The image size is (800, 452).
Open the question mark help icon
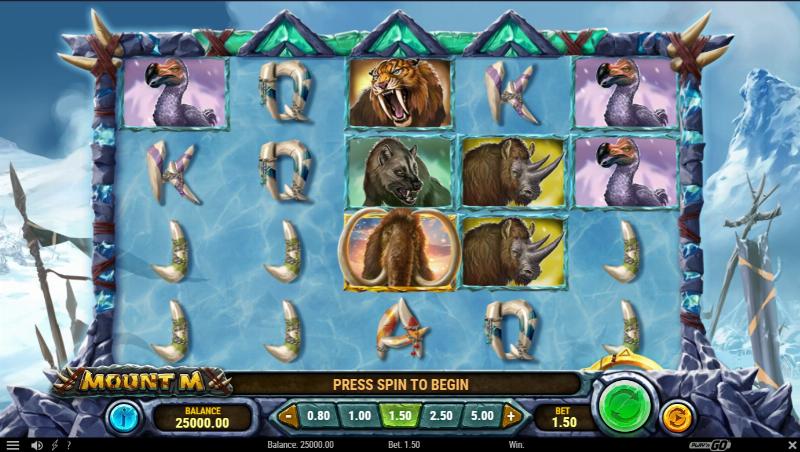tap(69, 445)
